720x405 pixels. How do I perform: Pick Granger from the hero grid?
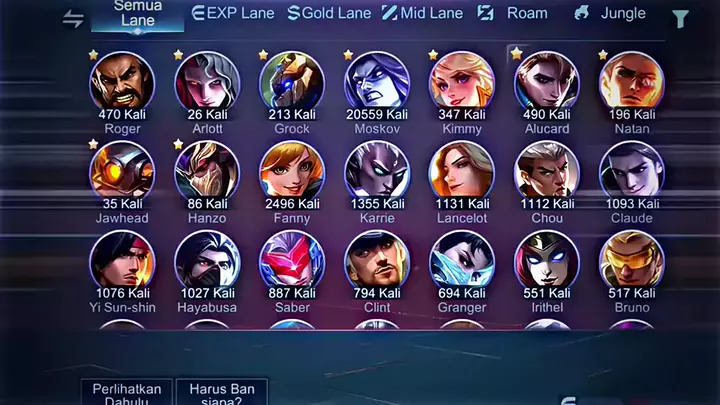tap(462, 262)
